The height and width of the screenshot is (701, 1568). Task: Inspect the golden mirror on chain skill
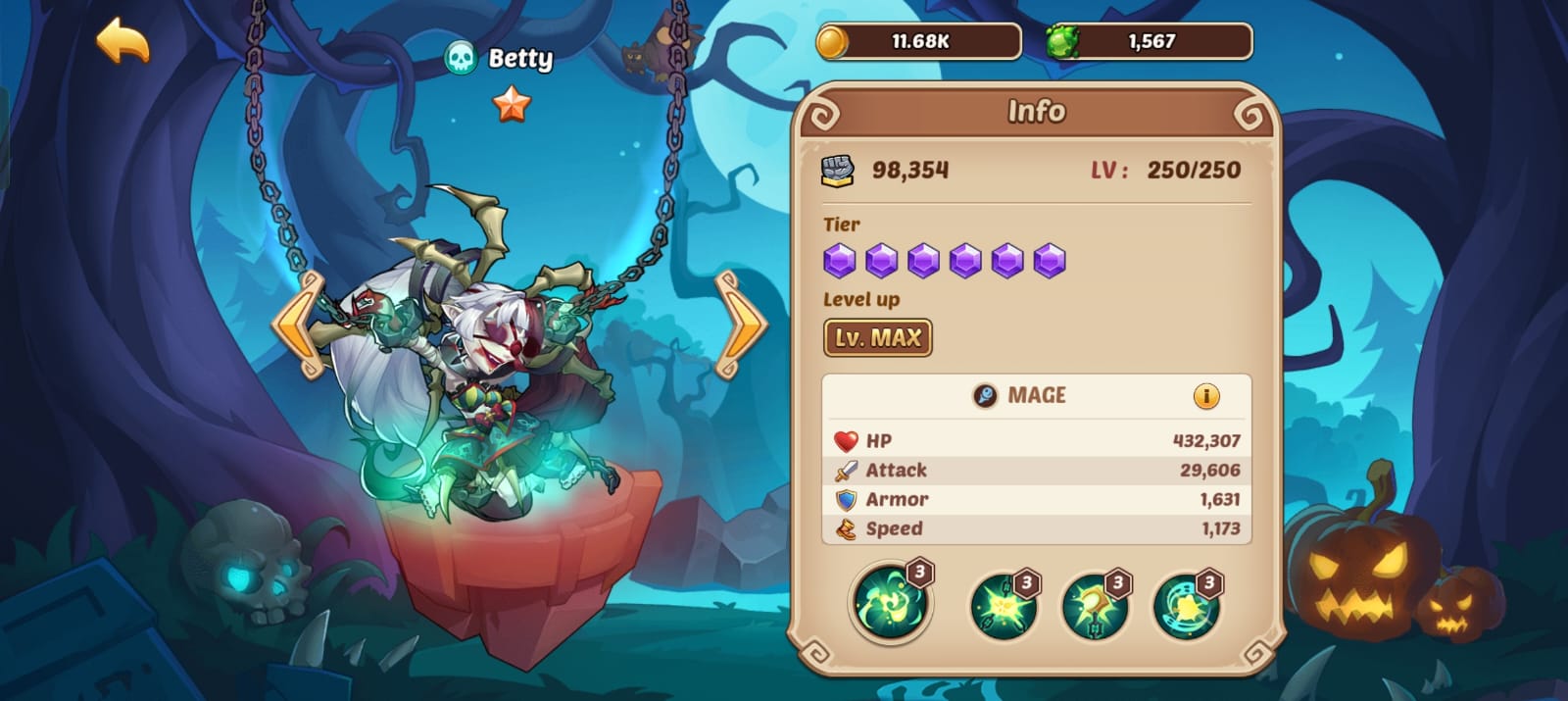(1094, 606)
